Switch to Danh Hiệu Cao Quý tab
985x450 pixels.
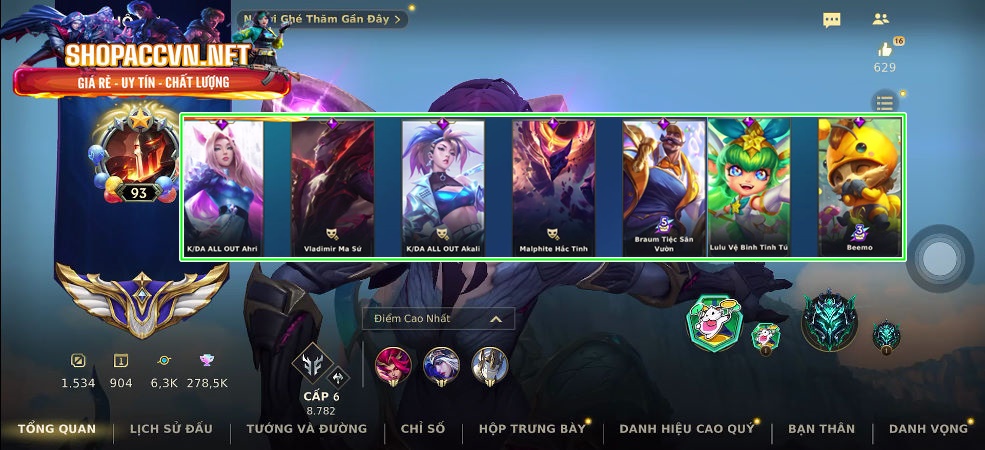[687, 429]
